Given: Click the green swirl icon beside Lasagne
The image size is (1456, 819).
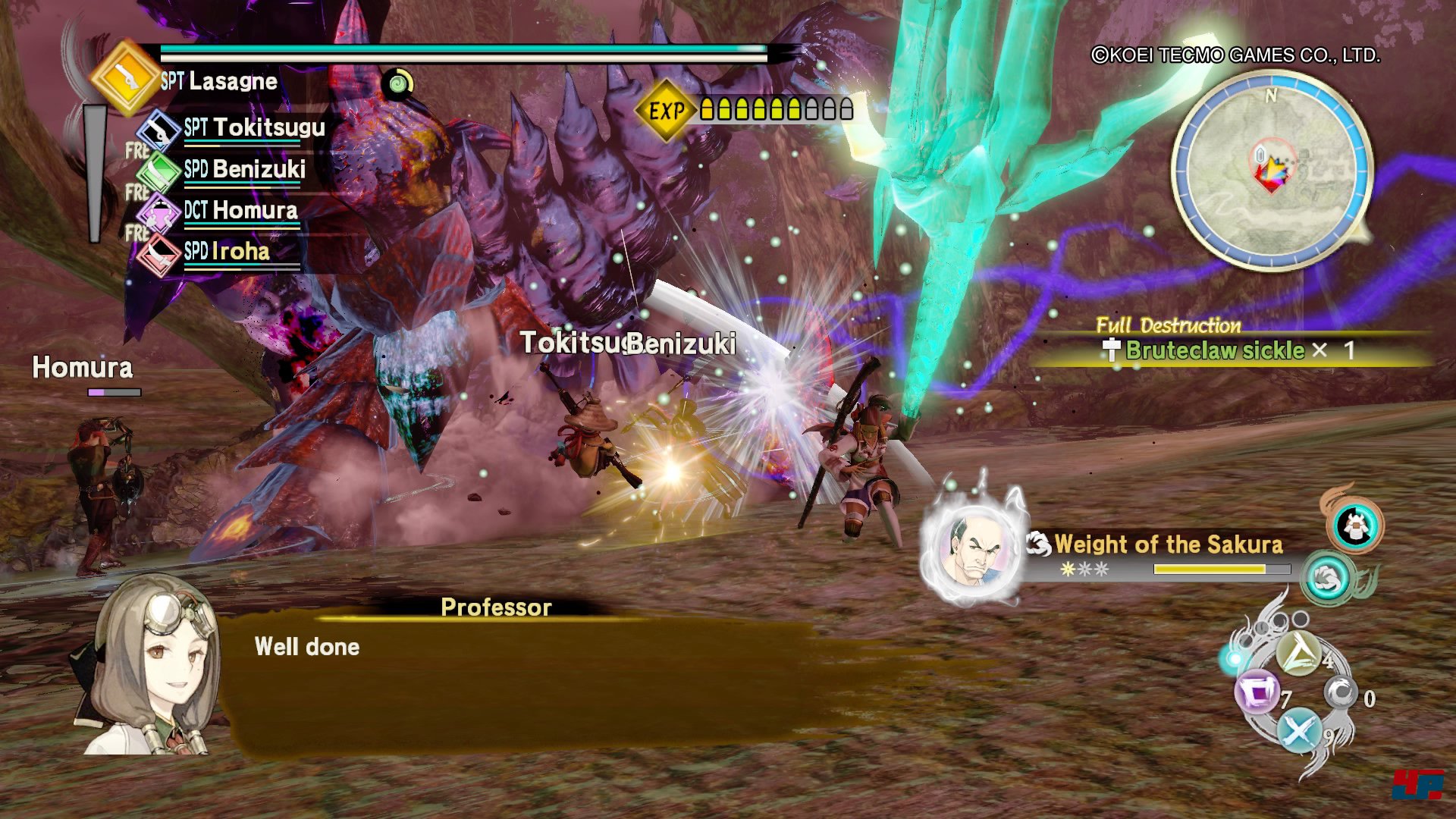Looking at the screenshot, I should pyautogui.click(x=398, y=83).
